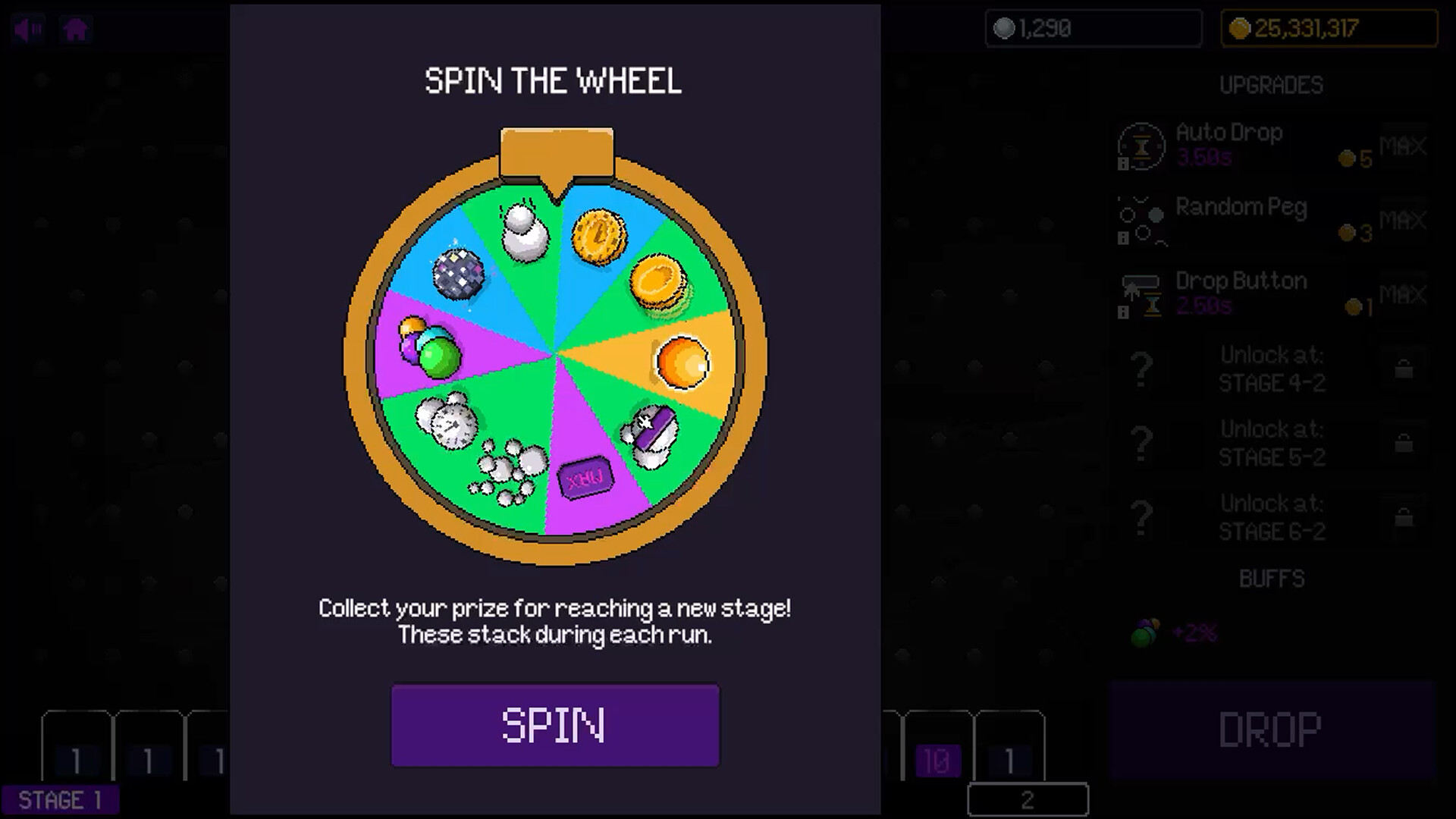Click the home icon in the top-left

coord(75,29)
